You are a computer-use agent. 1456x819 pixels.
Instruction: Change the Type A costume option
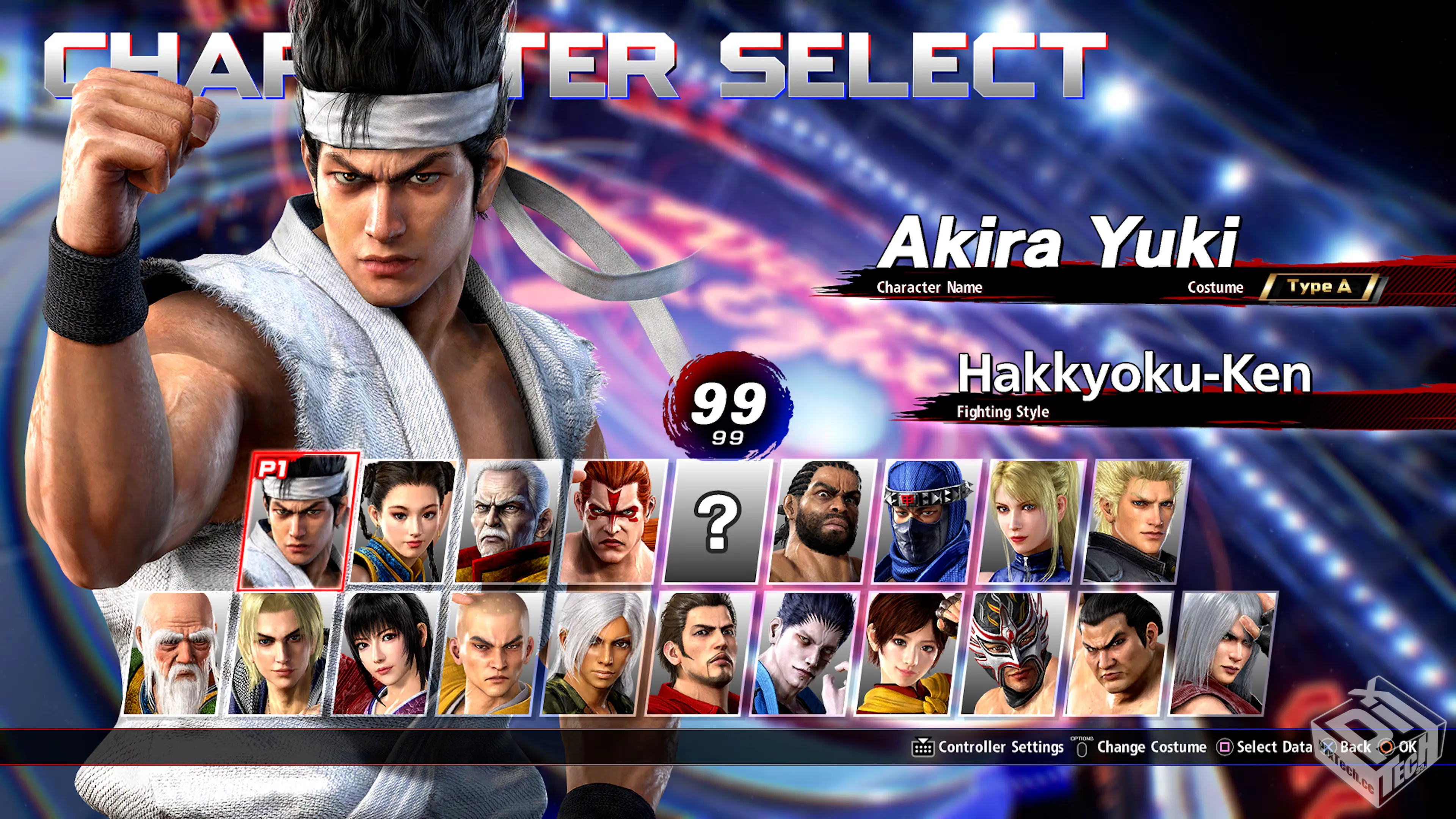1319,287
